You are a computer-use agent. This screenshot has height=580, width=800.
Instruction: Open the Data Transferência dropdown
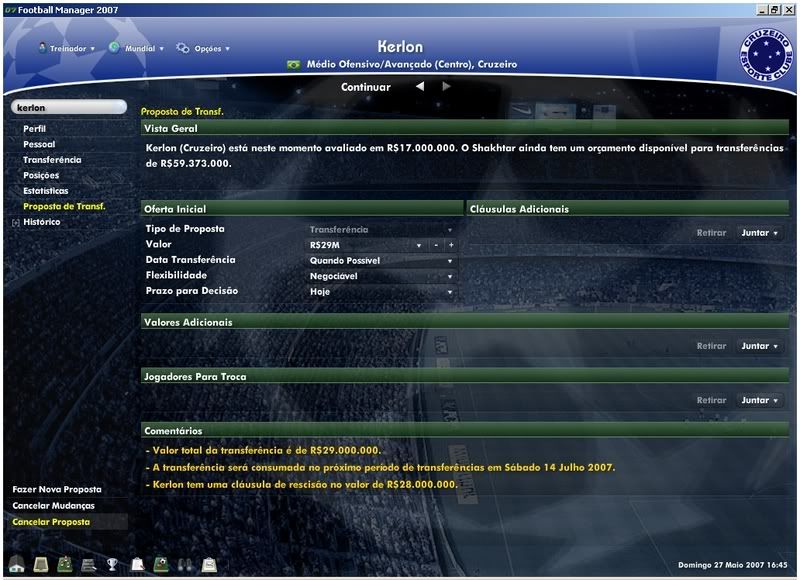(381, 261)
